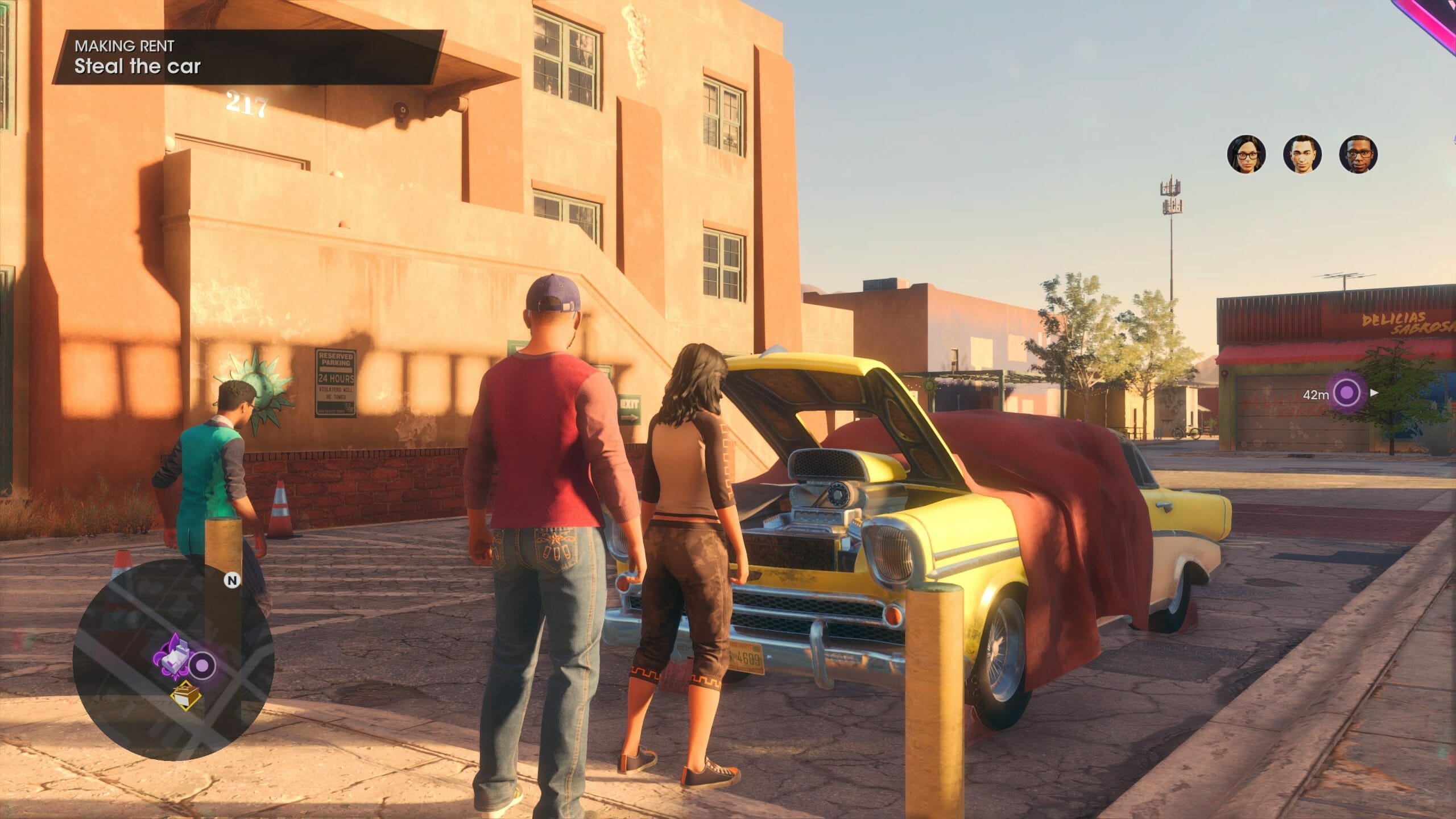Select the purple objective circle on the minimap
The width and height of the screenshot is (1456, 819).
[202, 665]
